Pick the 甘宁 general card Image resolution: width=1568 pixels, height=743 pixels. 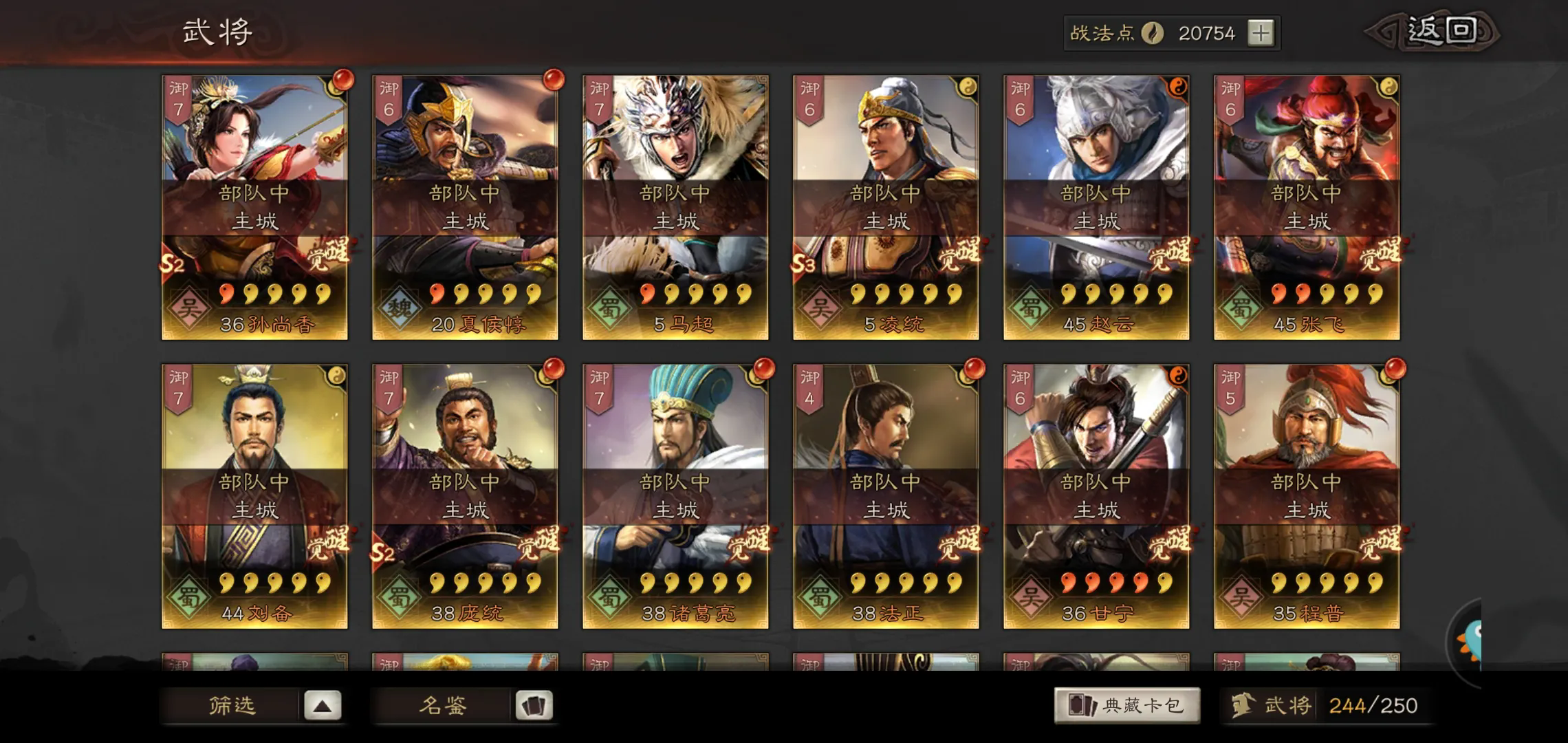tap(1096, 495)
